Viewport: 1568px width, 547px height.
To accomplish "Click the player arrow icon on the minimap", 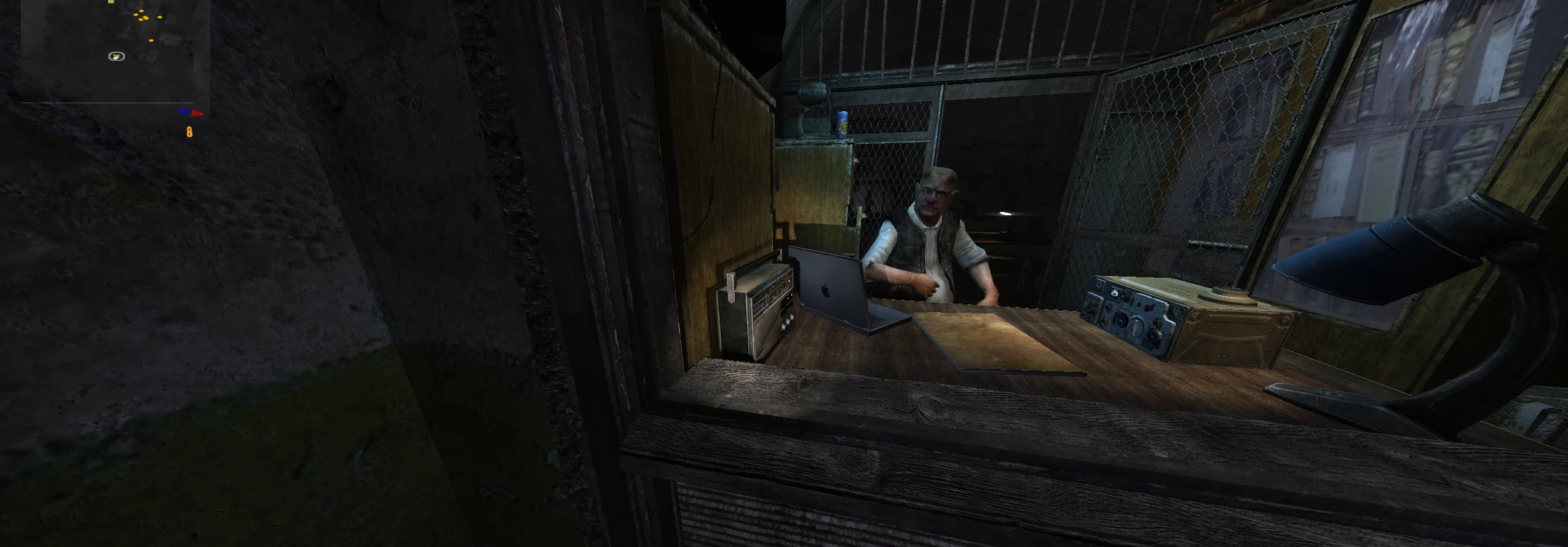I will pos(116,56).
